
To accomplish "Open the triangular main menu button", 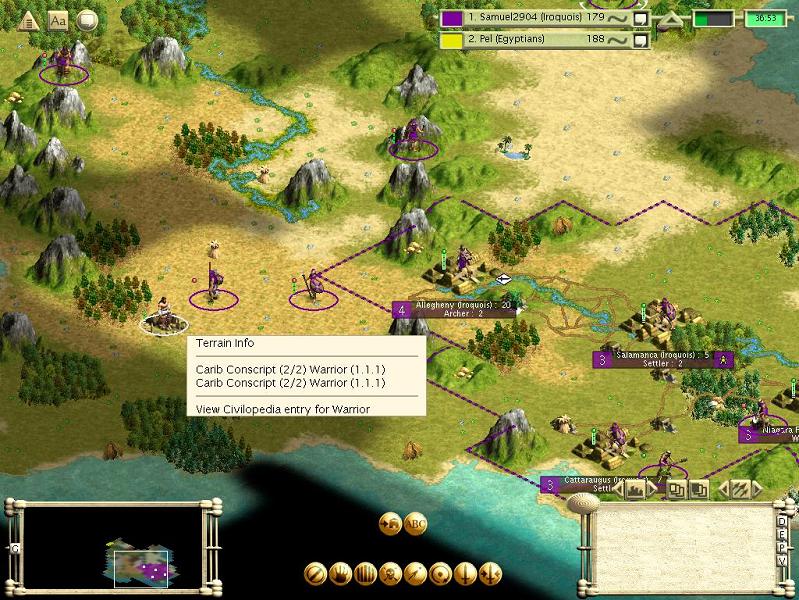I will click(x=29, y=19).
